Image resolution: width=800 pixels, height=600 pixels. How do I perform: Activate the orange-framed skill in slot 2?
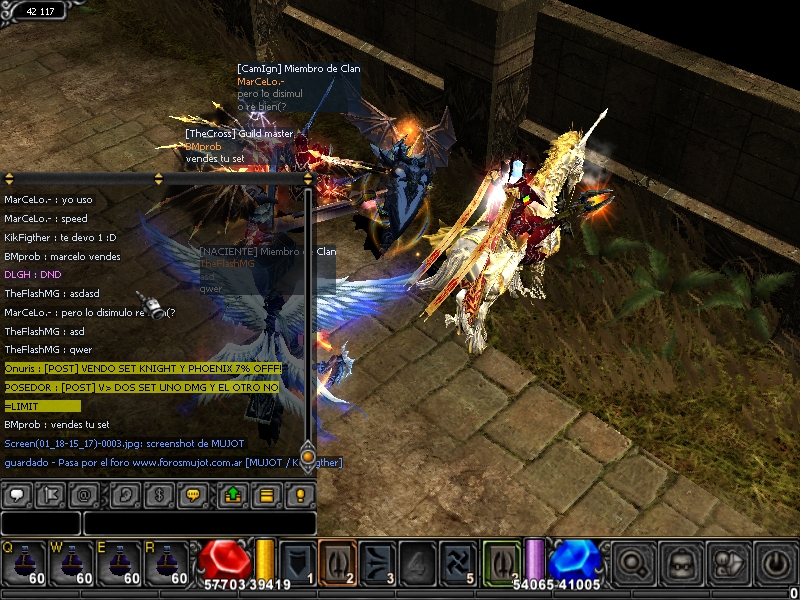[337, 561]
